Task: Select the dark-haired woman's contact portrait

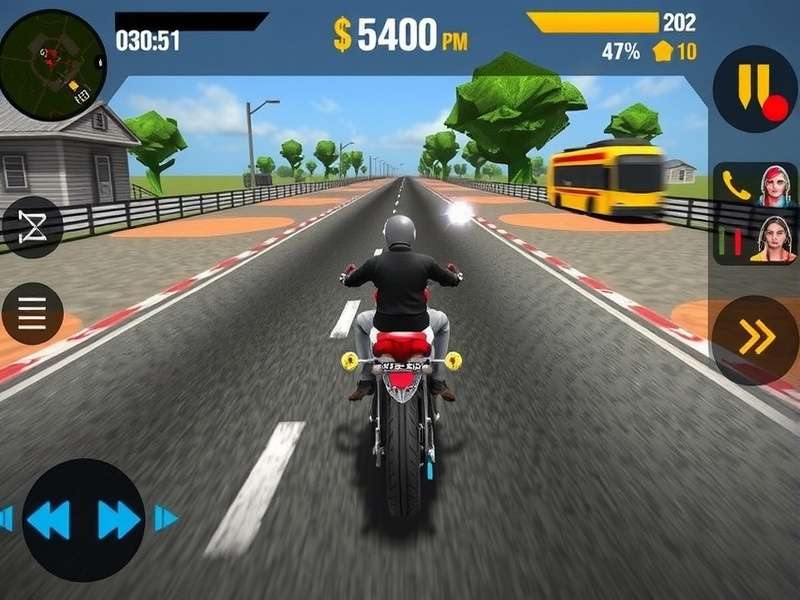Action: pos(774,240)
